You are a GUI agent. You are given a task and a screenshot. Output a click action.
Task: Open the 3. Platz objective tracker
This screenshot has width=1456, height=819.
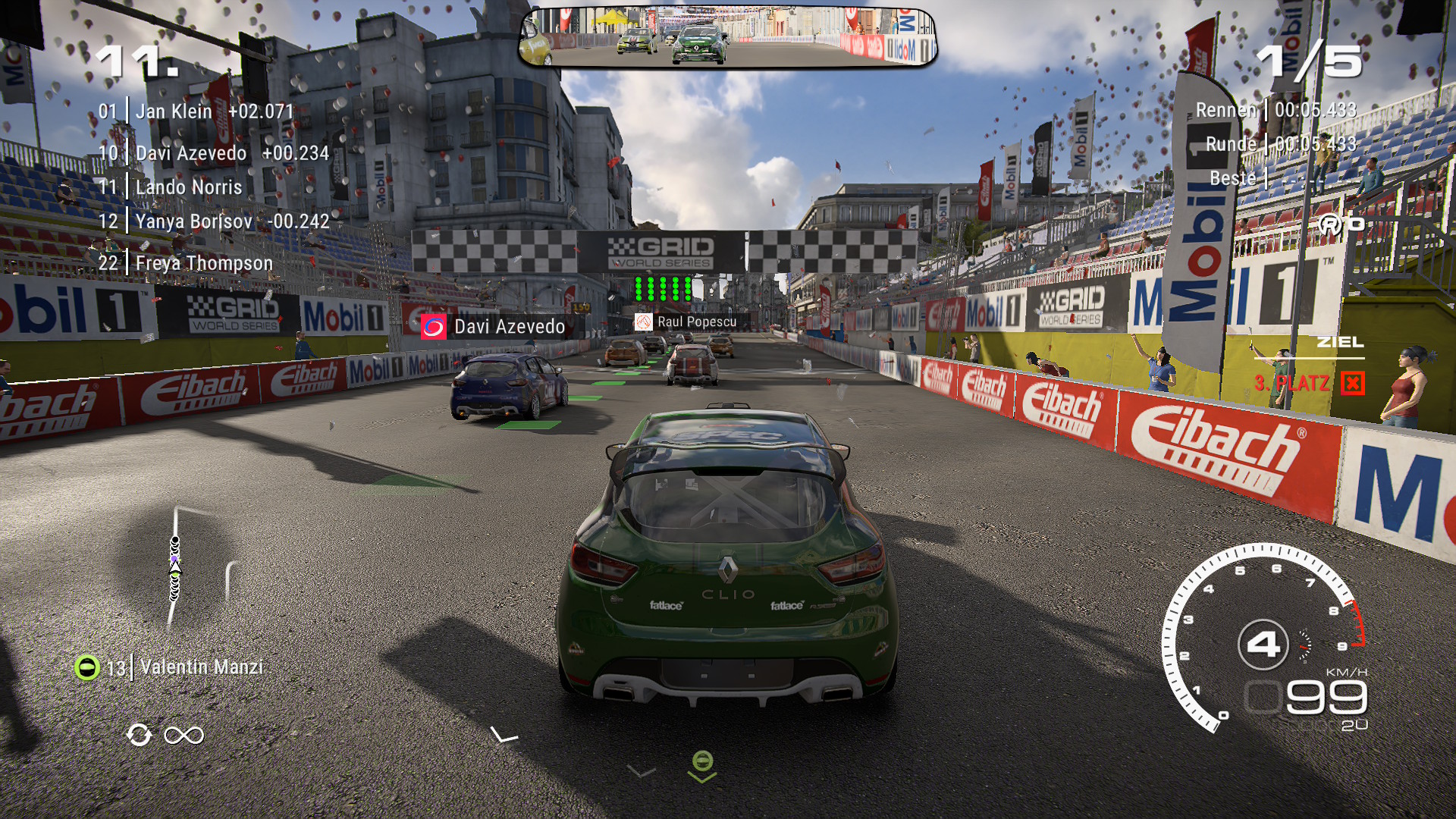[1308, 383]
